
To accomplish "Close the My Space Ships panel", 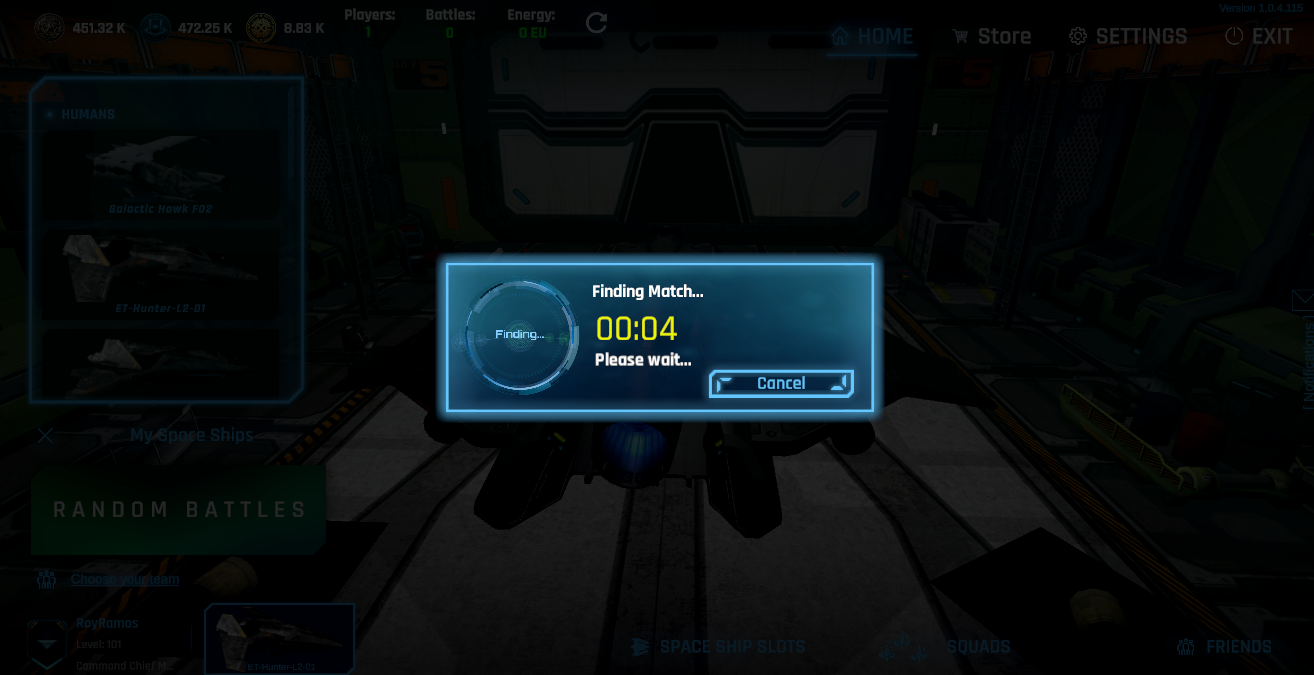I will point(45,435).
